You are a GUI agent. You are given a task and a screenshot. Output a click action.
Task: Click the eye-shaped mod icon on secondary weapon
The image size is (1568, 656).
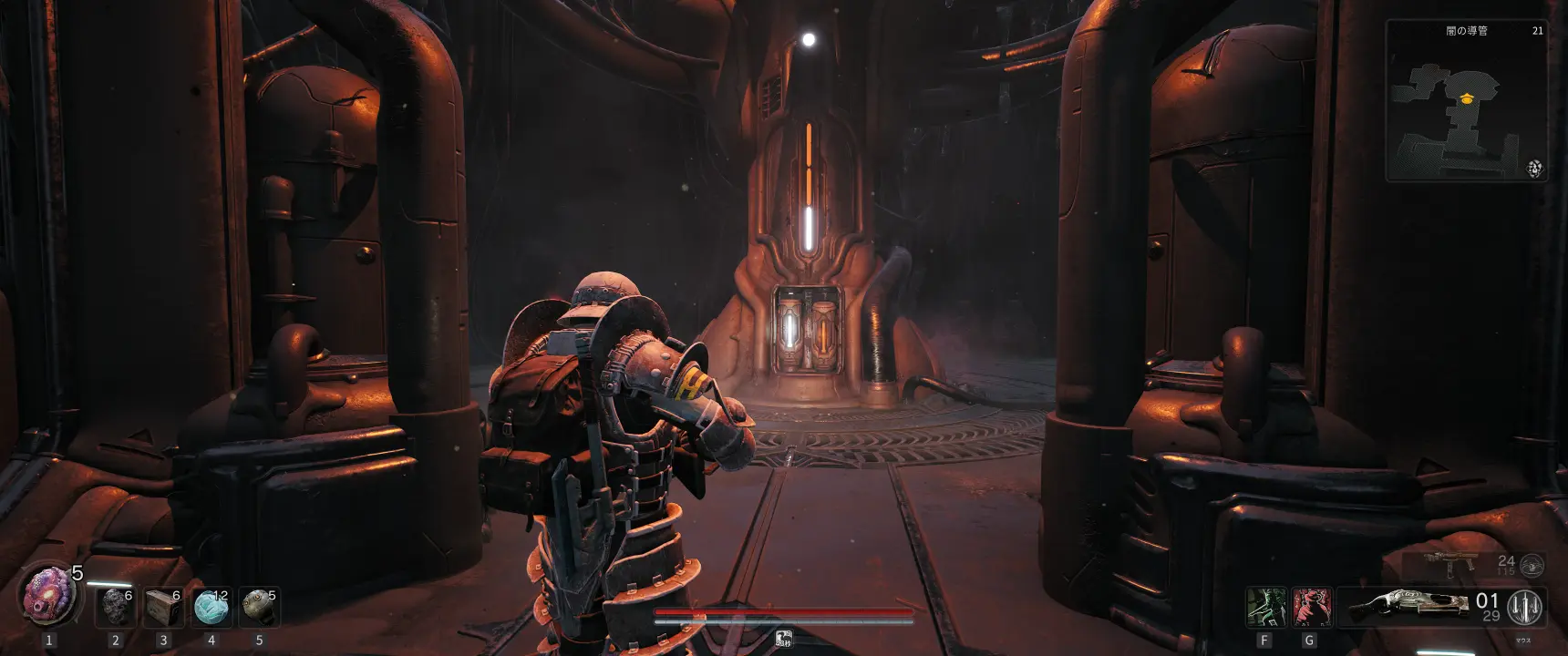click(x=1532, y=565)
